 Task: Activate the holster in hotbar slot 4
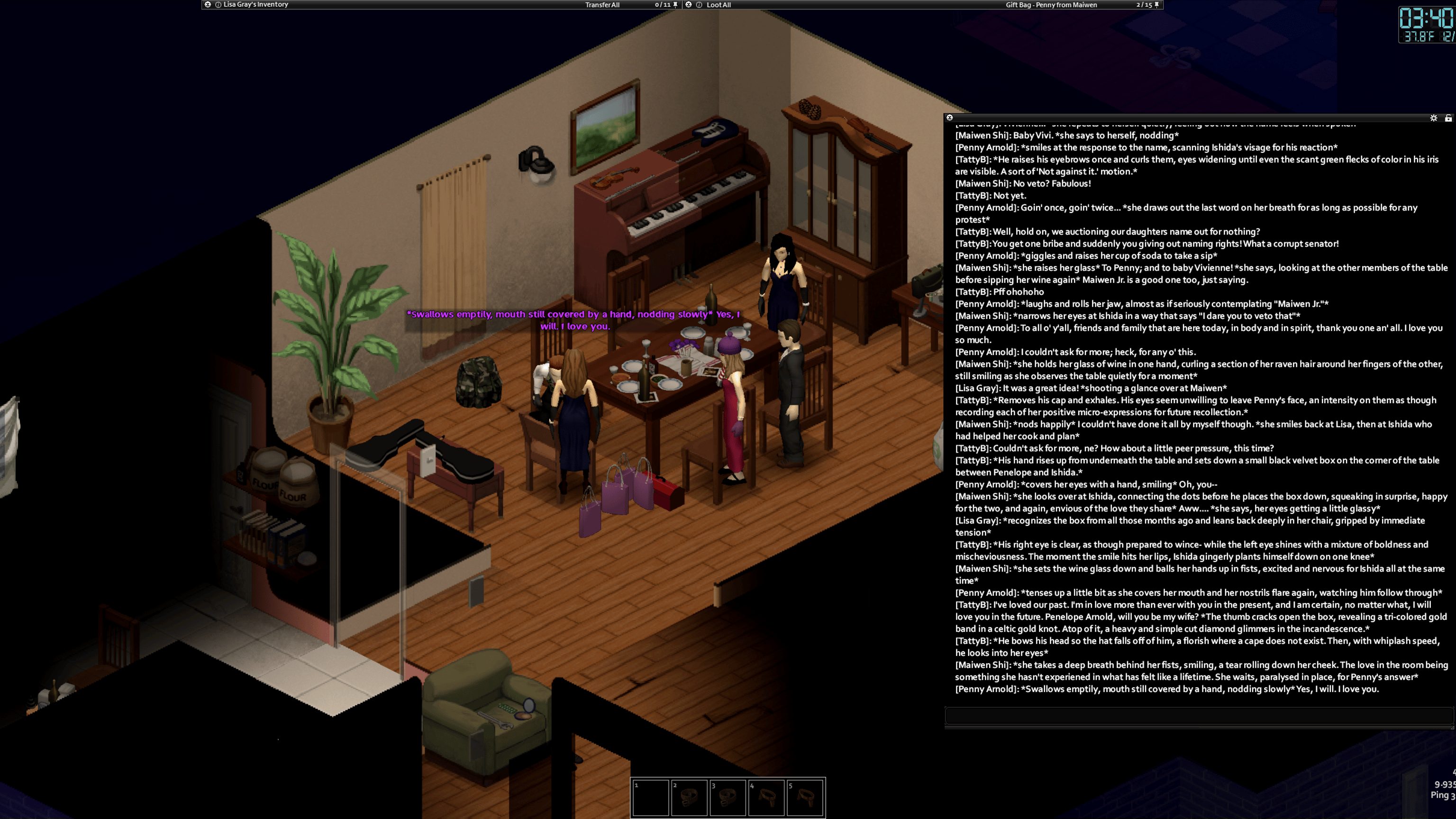click(766, 798)
